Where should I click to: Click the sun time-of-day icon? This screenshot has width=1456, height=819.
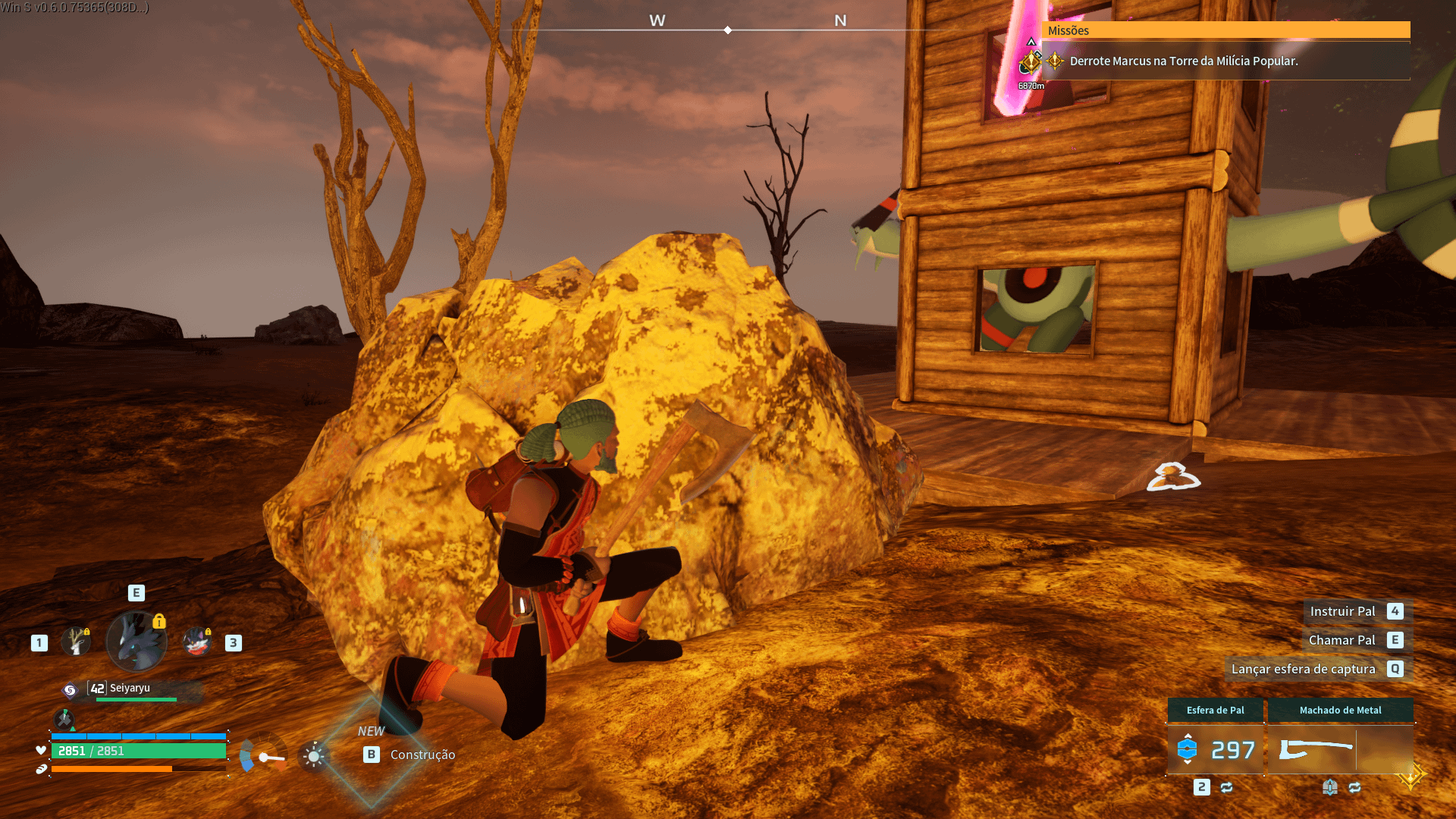point(314,756)
